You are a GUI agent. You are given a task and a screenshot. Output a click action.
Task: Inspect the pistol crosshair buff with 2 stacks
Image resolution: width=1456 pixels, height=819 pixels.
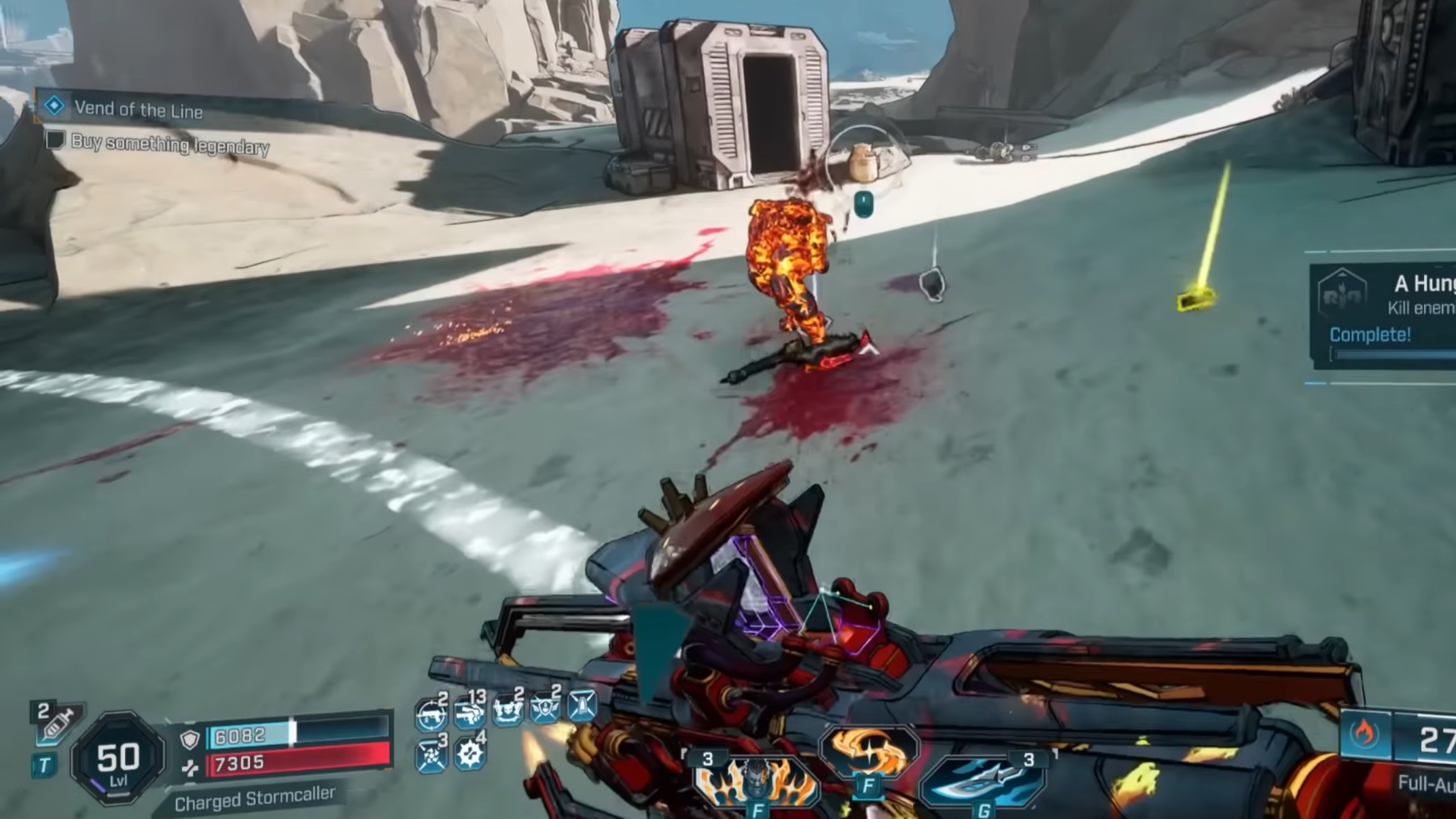431,714
